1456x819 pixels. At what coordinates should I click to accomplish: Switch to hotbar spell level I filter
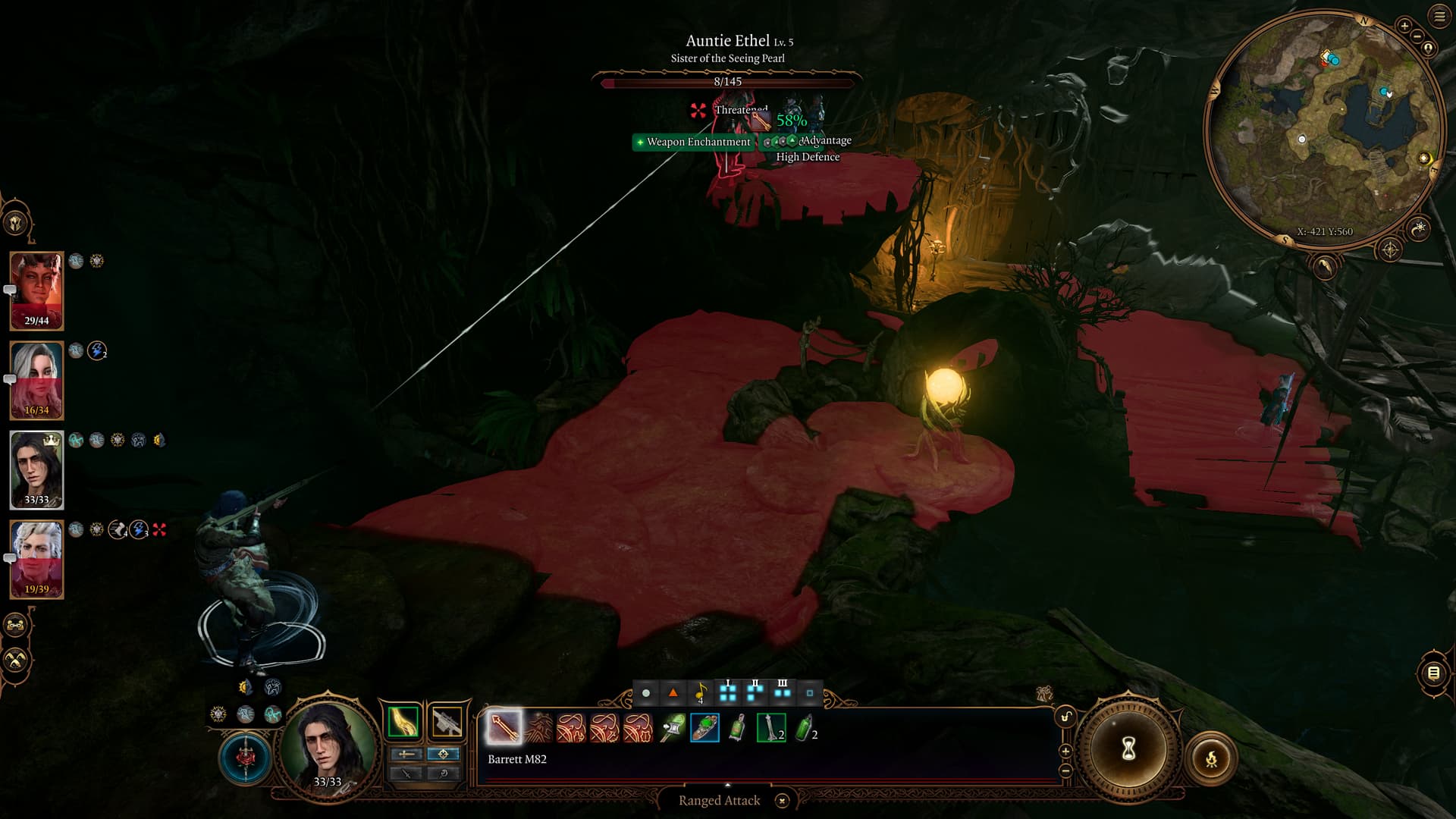click(x=728, y=692)
